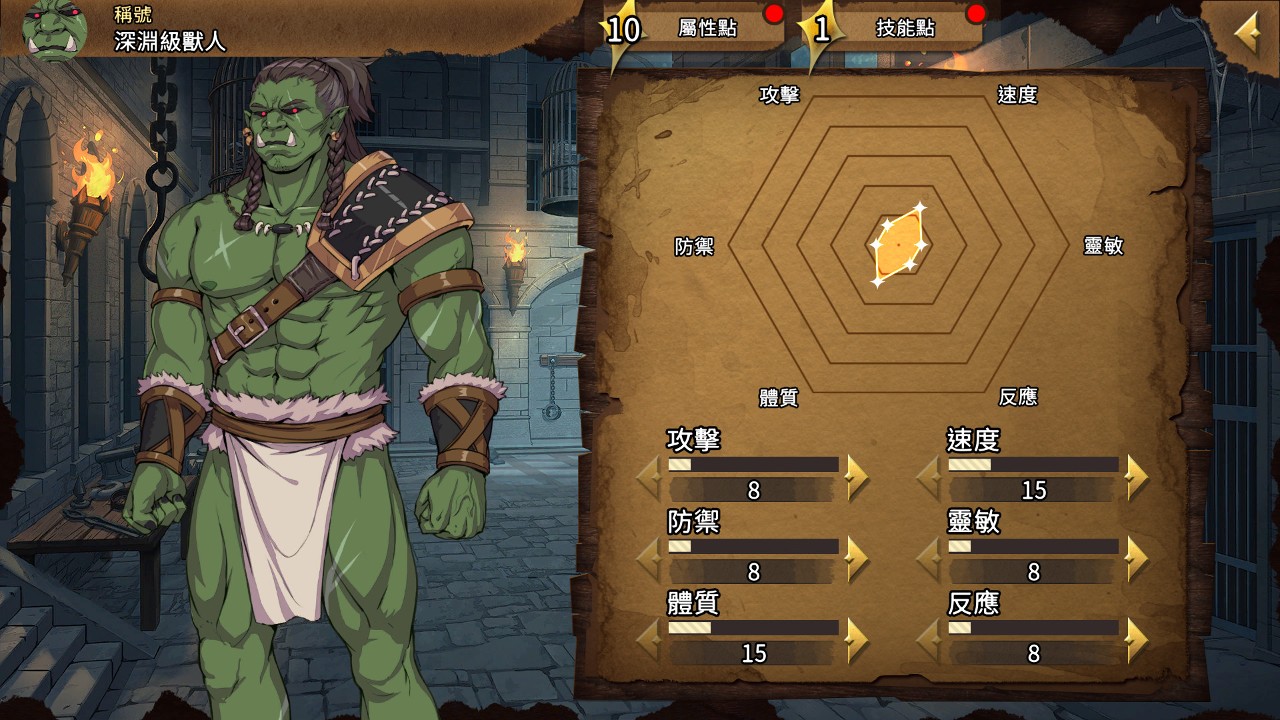Add a point to 防禦 defense
The image size is (1280, 720).
[x=856, y=559]
